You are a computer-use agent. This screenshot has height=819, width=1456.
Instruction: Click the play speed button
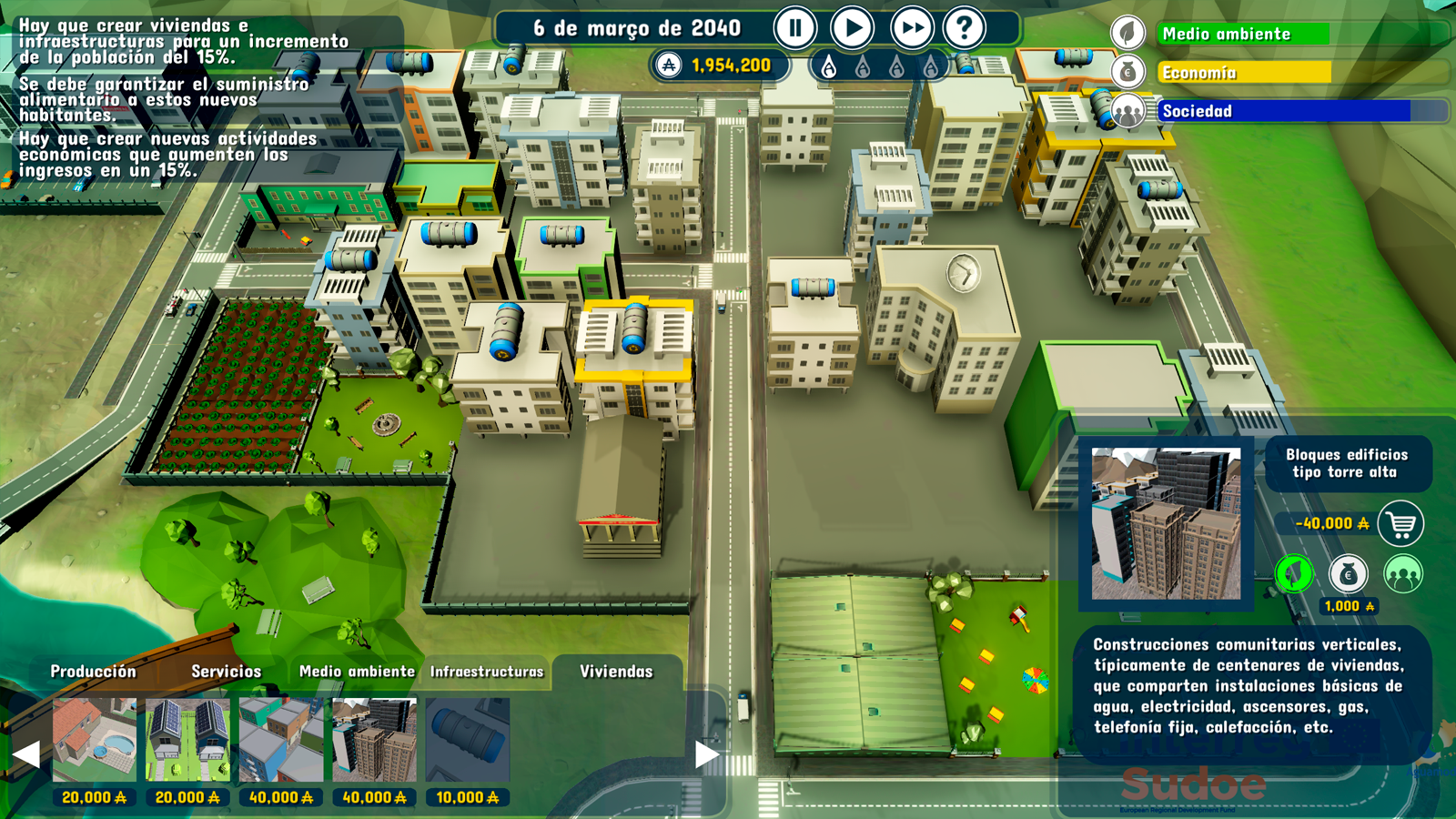point(852,28)
